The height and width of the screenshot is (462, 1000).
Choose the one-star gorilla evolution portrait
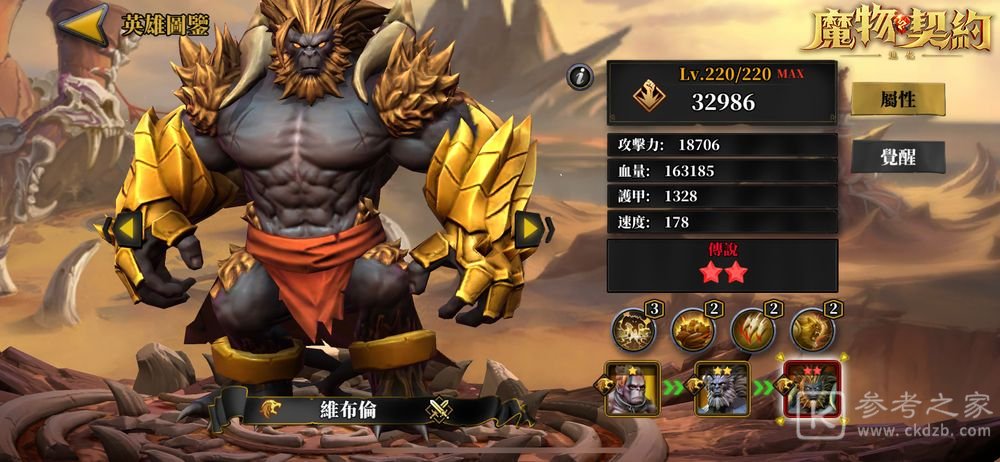point(632,390)
